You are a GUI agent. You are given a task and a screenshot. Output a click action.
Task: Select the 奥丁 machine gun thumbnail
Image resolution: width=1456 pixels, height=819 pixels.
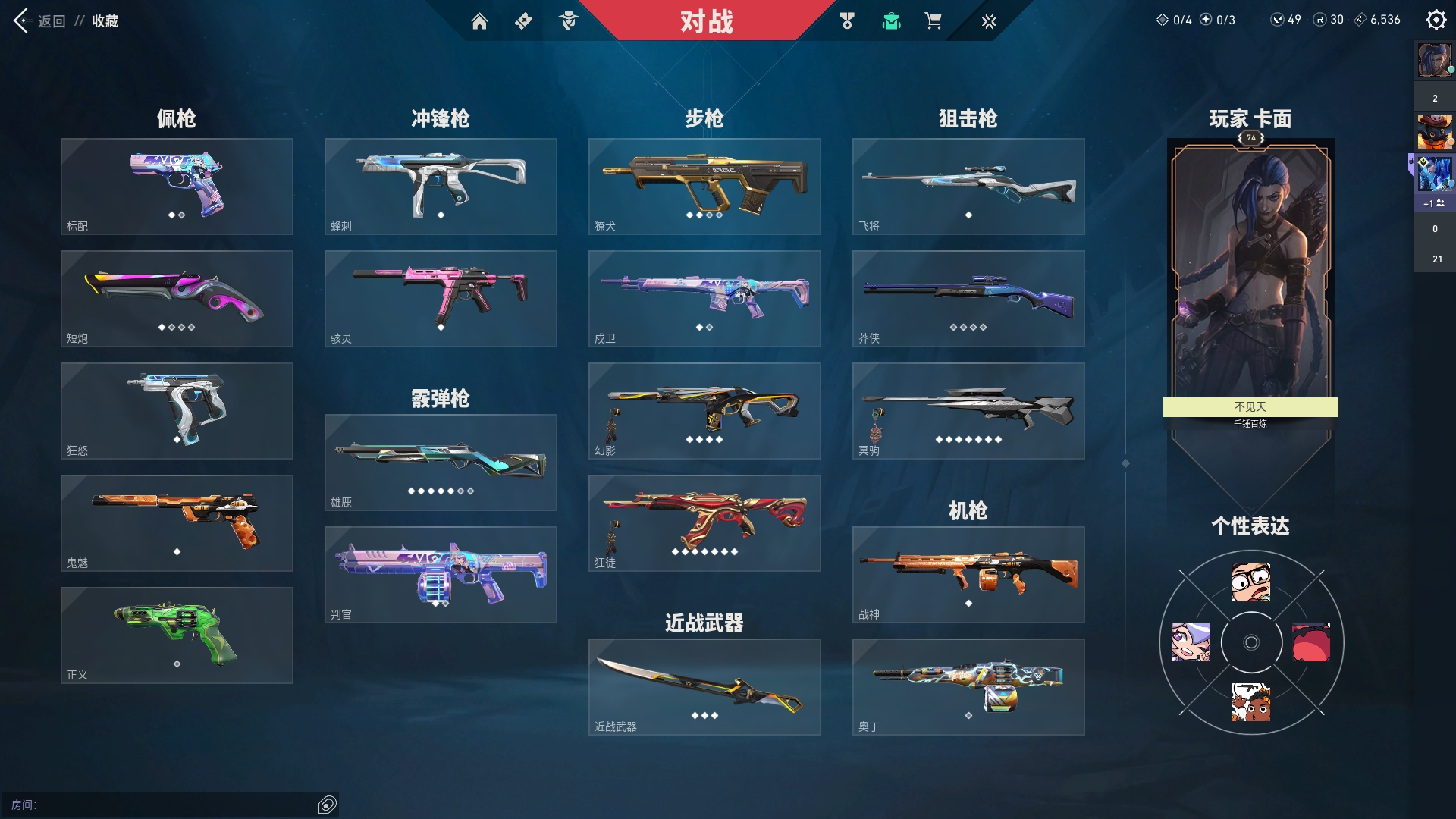pos(968,686)
